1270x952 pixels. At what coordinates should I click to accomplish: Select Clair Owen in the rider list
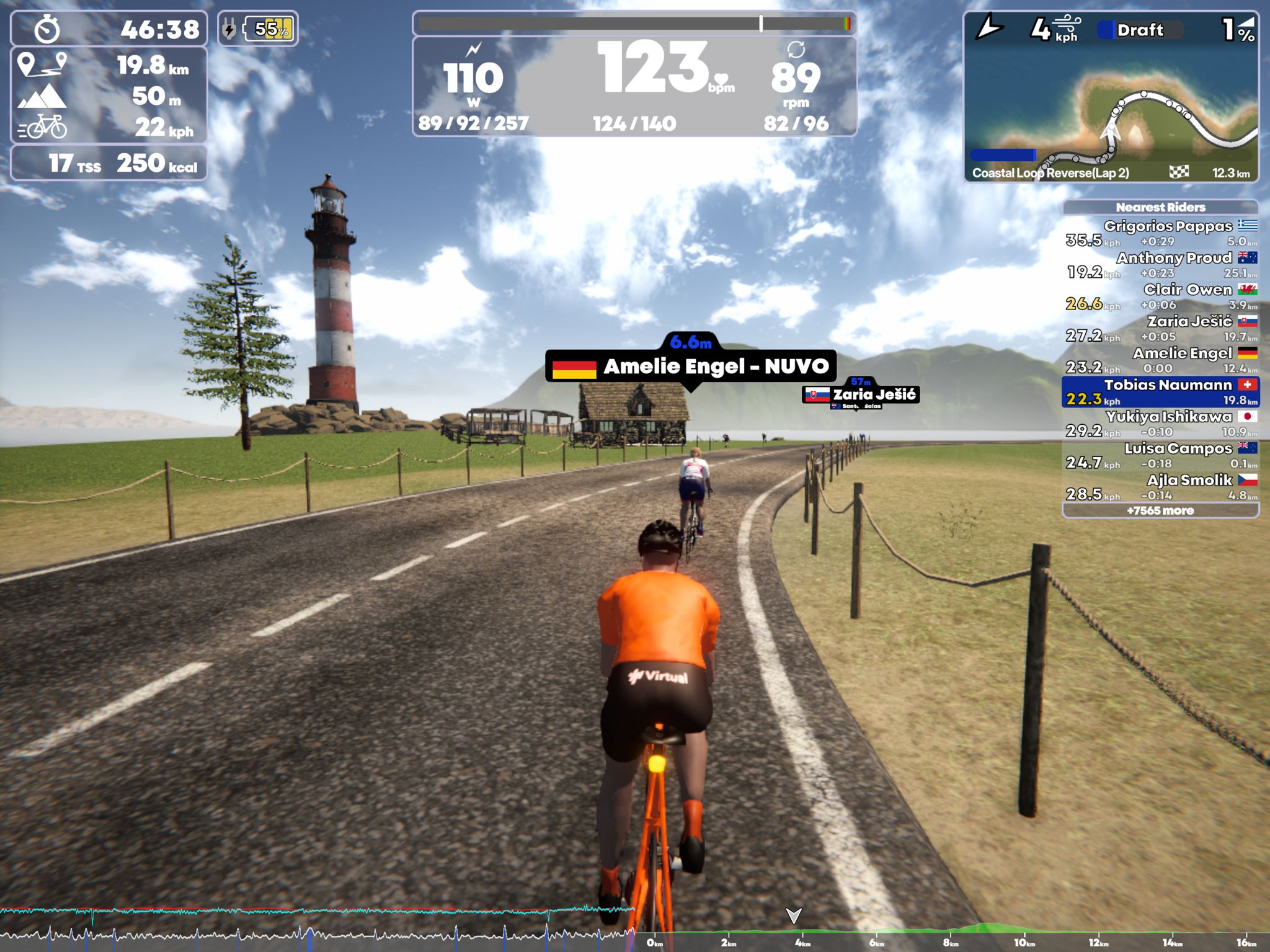click(1160, 296)
